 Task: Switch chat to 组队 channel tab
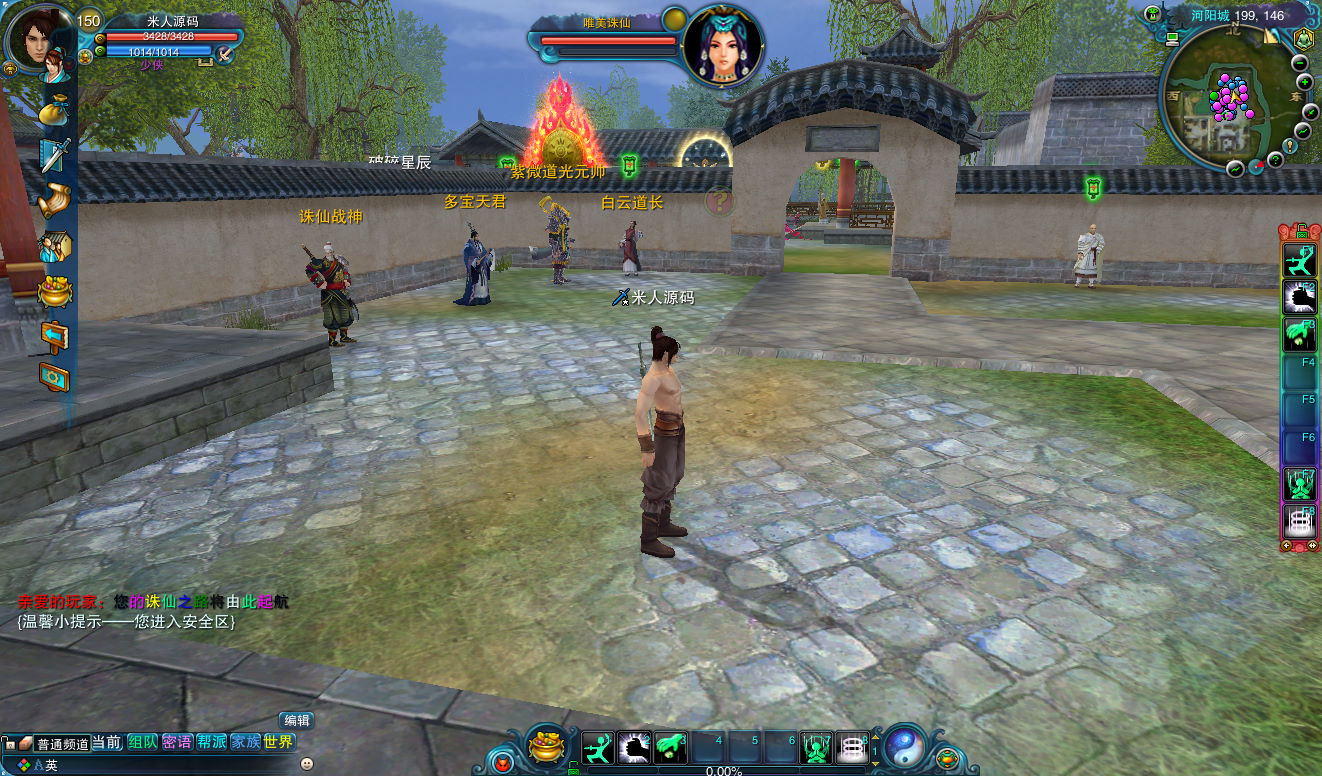[142, 742]
